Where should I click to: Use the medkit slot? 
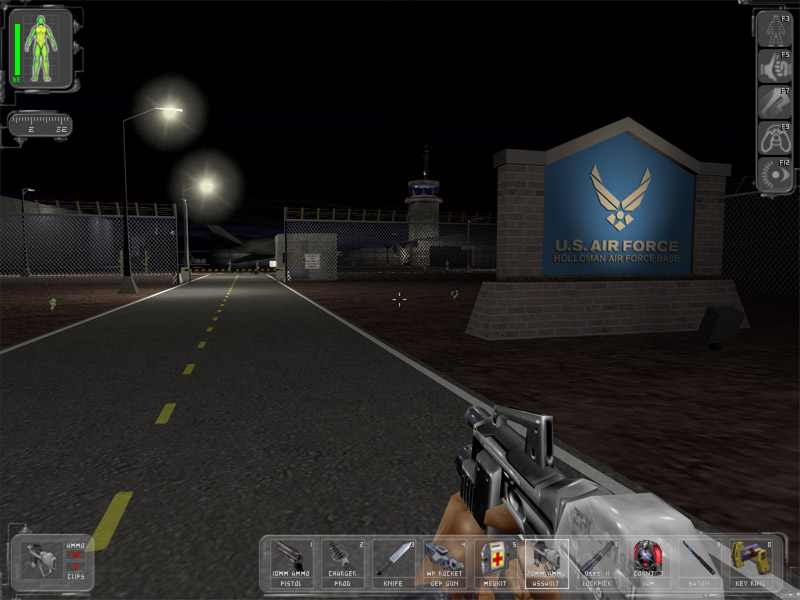tap(495, 564)
